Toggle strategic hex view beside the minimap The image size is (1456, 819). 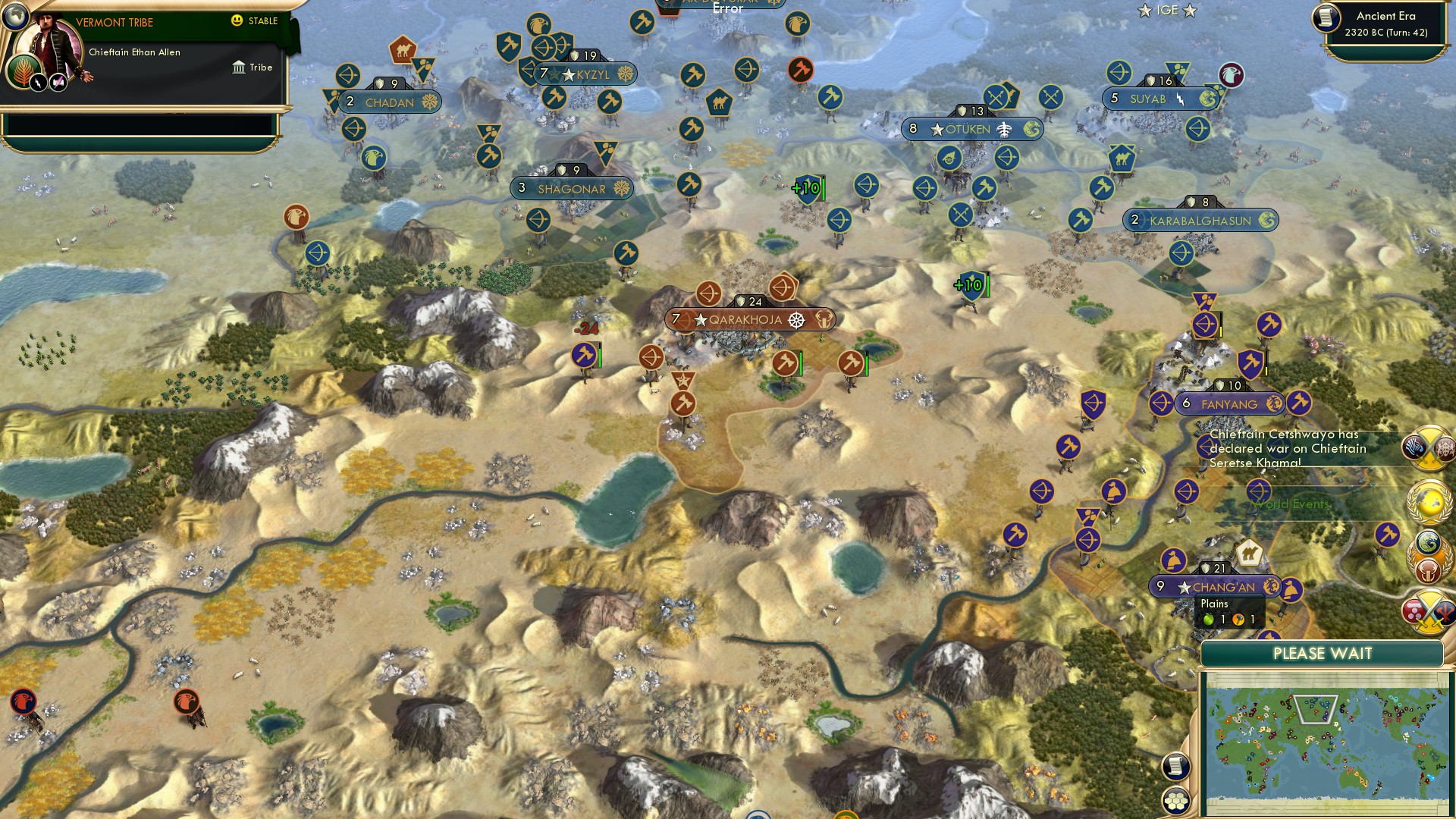1176,801
